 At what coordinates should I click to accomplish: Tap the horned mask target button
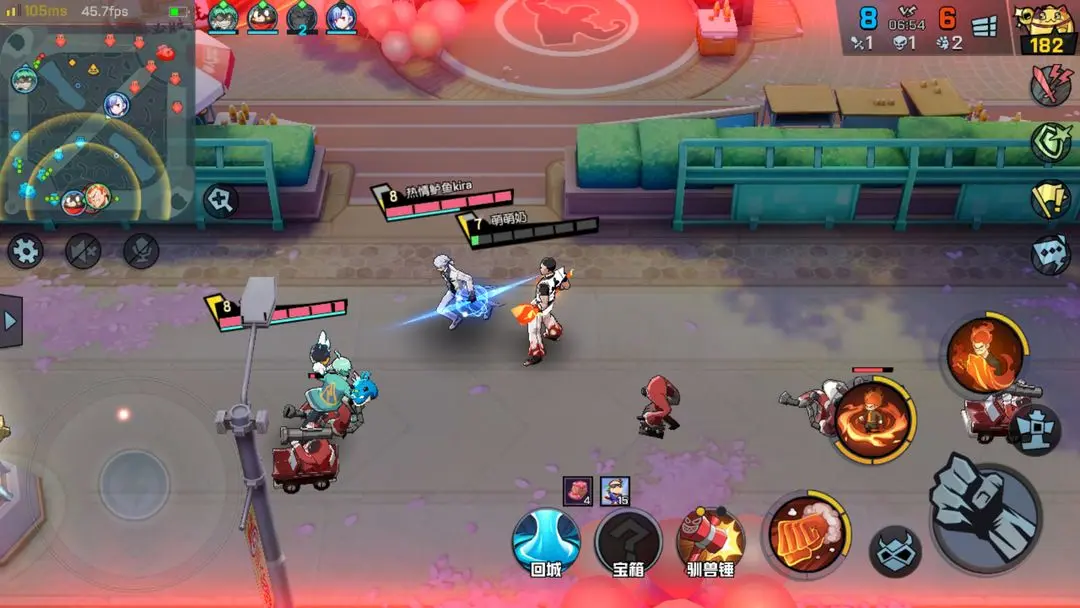(895, 551)
